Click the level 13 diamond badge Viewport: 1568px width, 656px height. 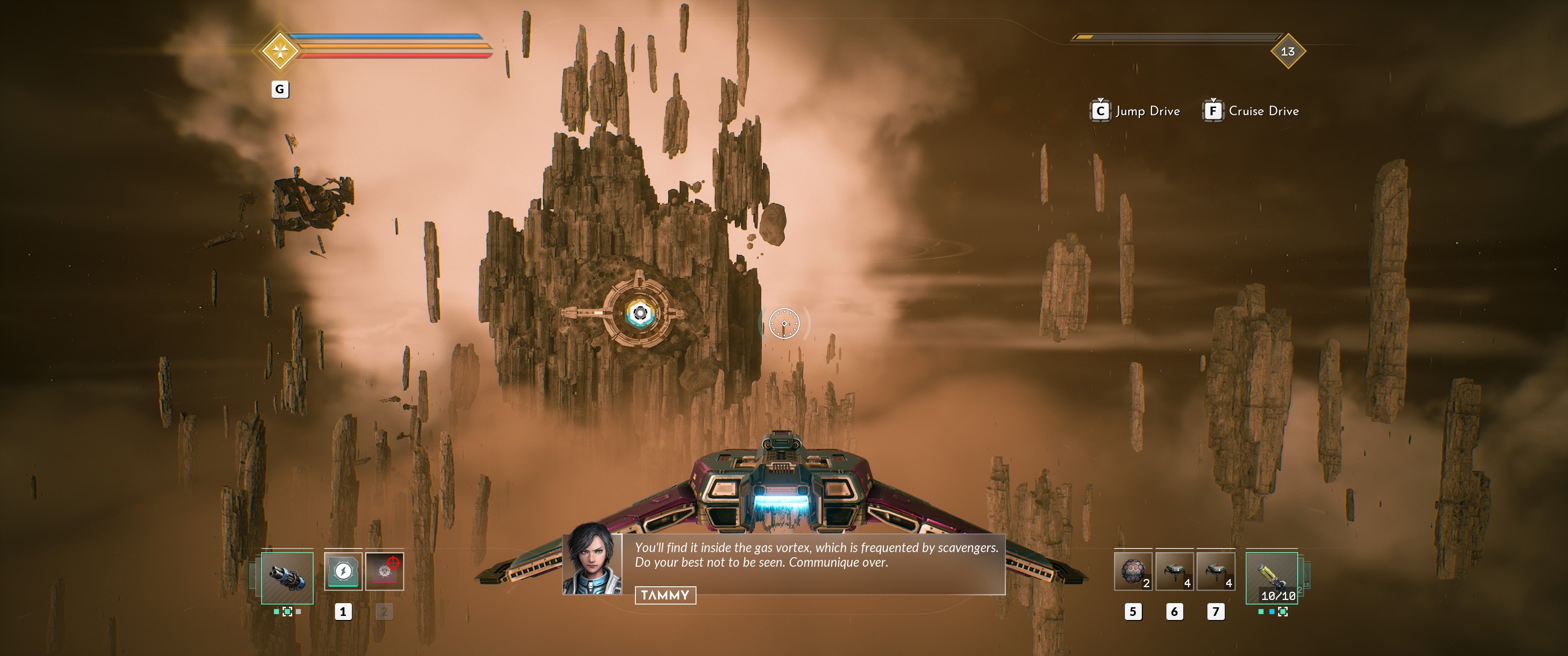pos(1287,51)
